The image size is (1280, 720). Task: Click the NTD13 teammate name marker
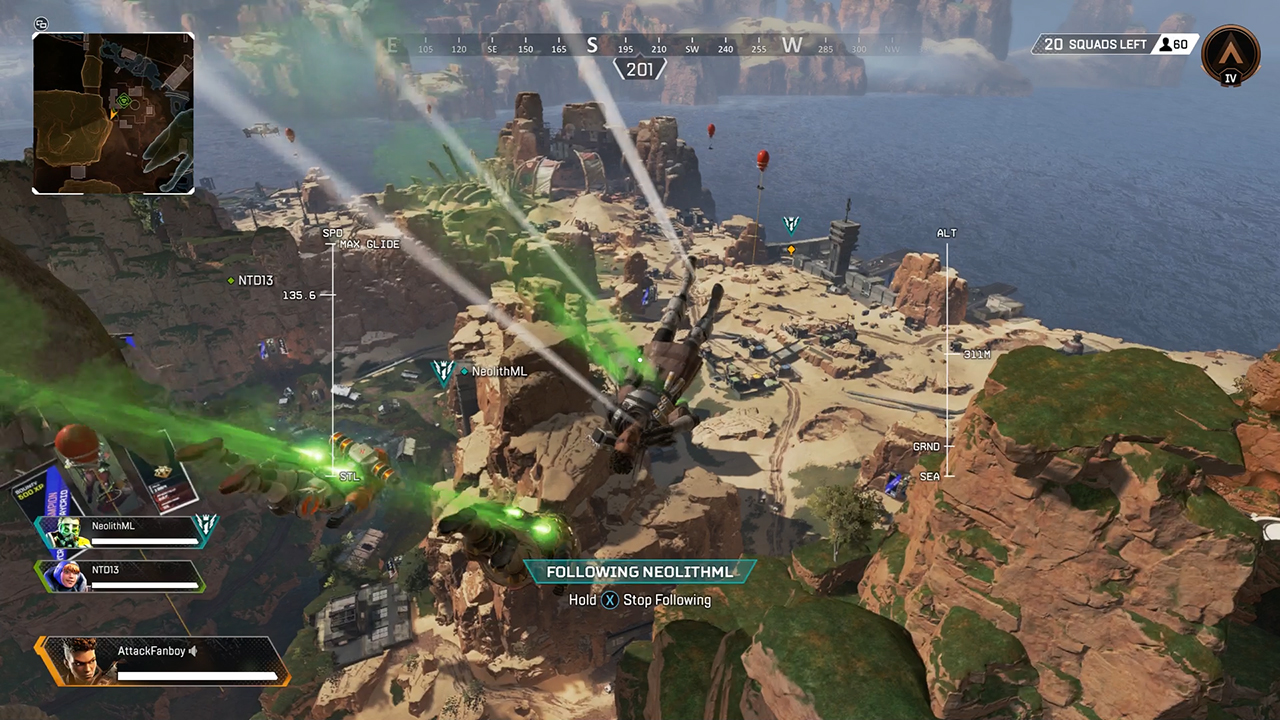tap(252, 281)
